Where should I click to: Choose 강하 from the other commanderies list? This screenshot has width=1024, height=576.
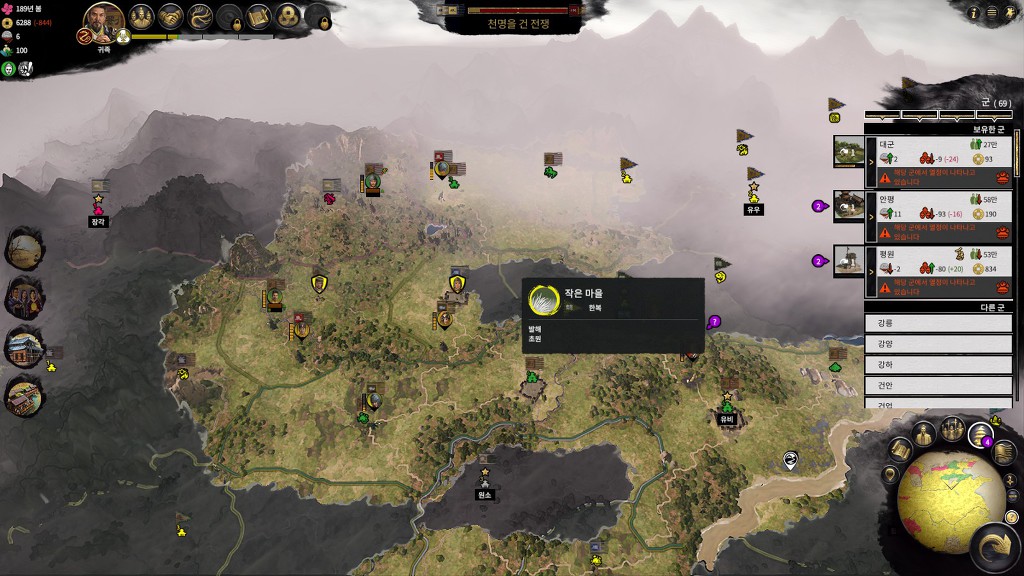pos(938,363)
